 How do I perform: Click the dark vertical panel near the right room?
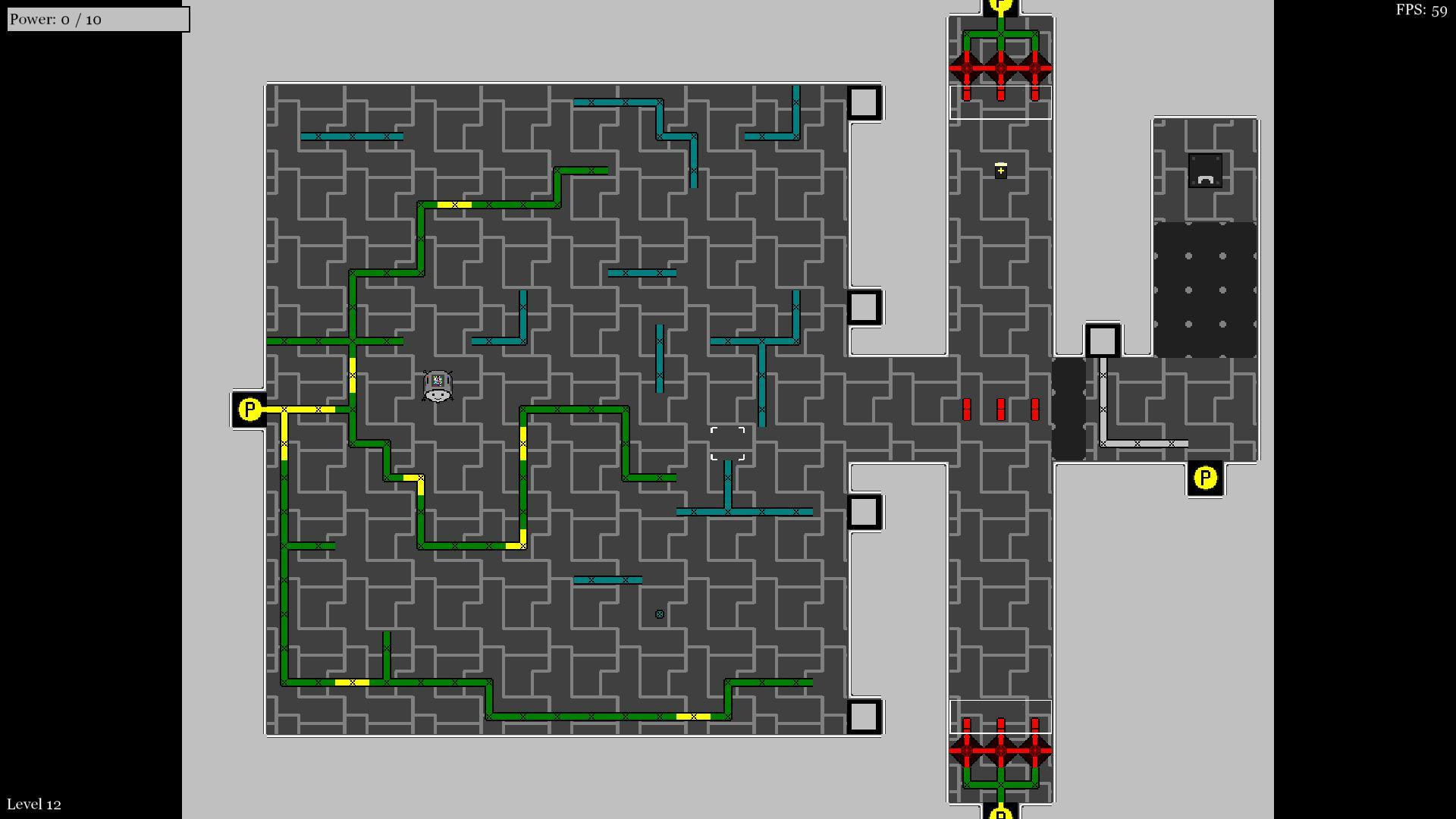pos(1070,408)
